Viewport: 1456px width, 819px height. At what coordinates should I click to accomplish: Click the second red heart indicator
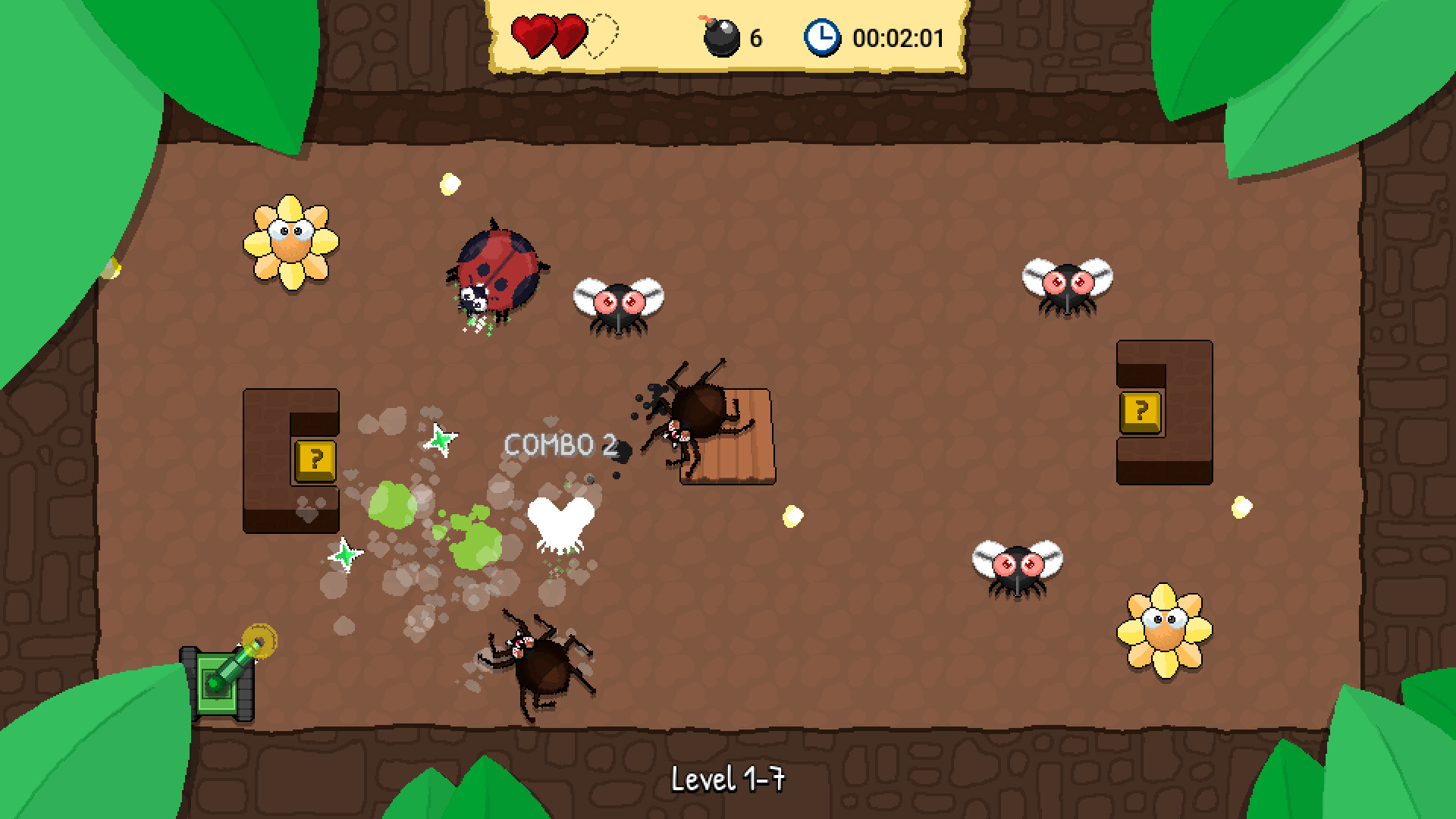pyautogui.click(x=570, y=33)
